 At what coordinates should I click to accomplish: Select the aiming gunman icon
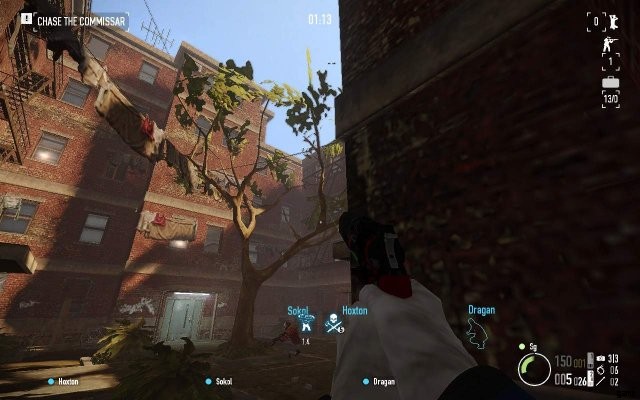[609, 46]
